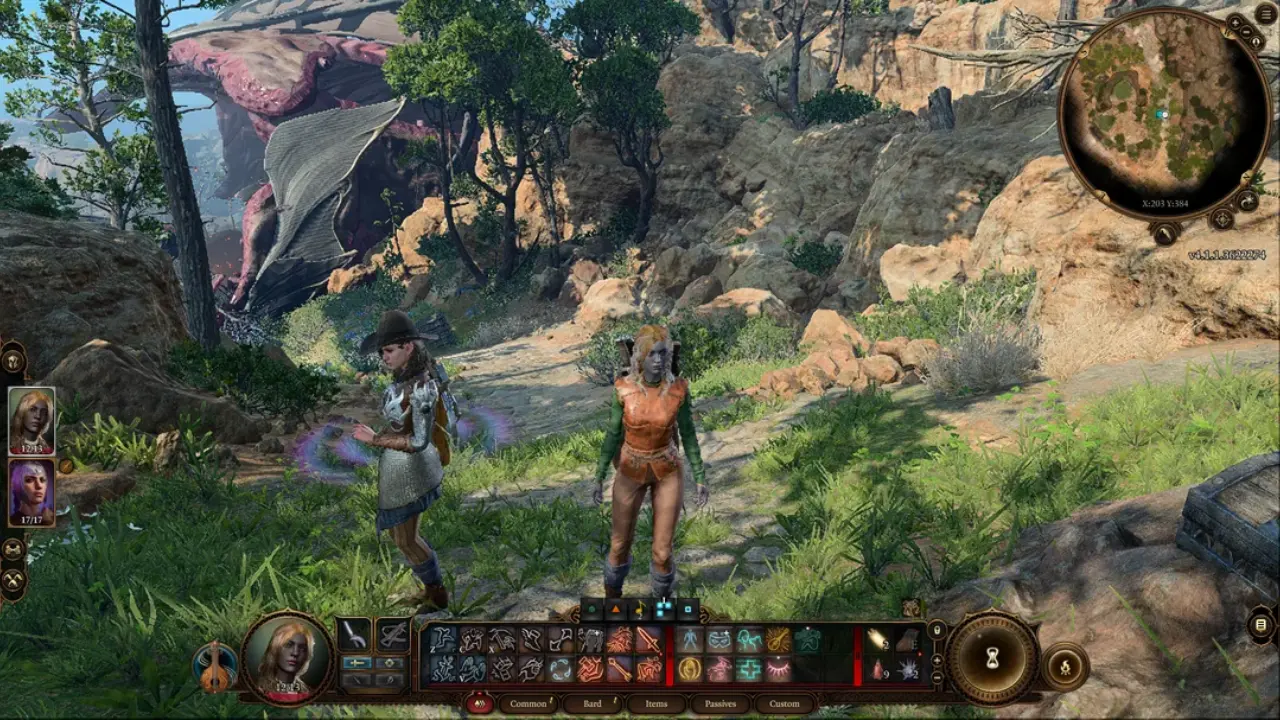
Task: Click the lute bard instrument icon
Action: 215,668
